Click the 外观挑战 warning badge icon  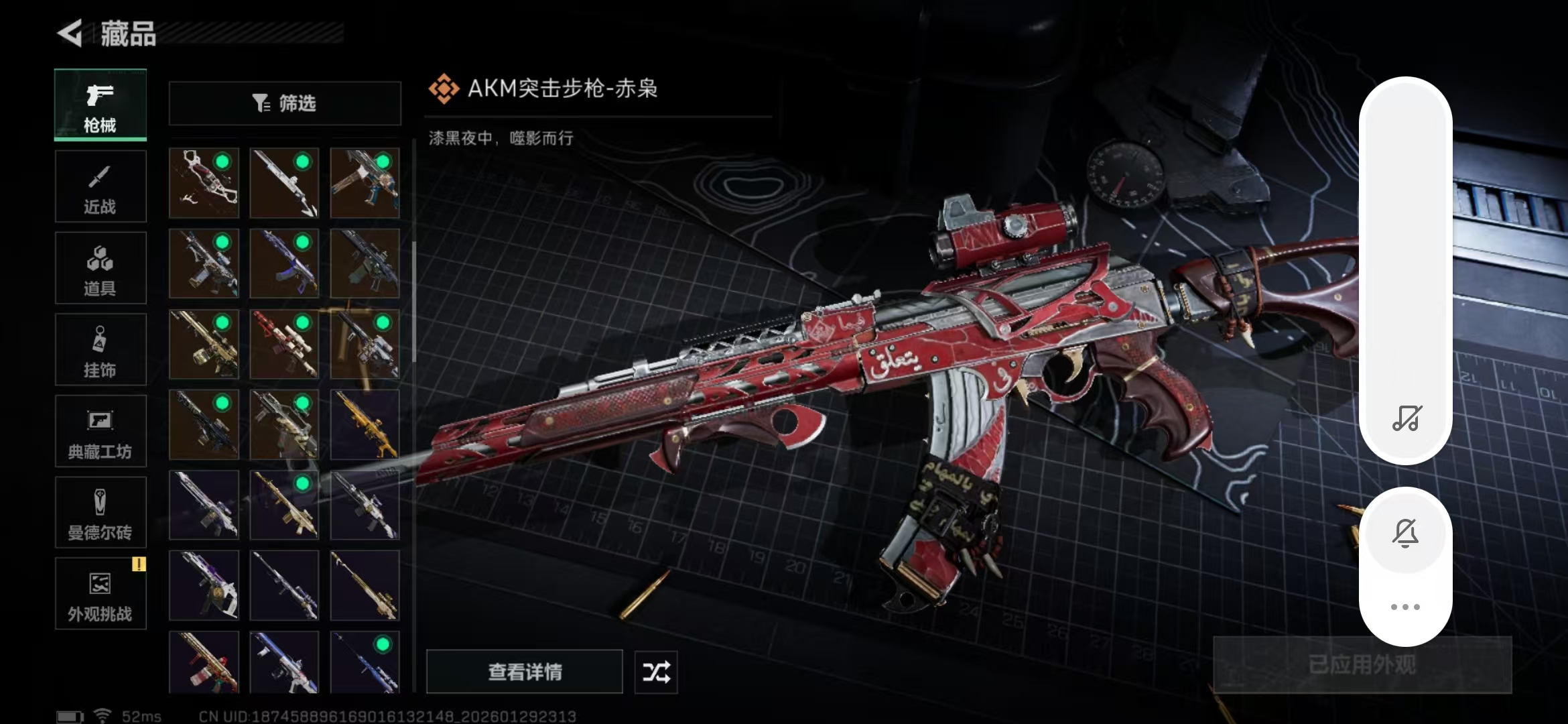(x=139, y=566)
